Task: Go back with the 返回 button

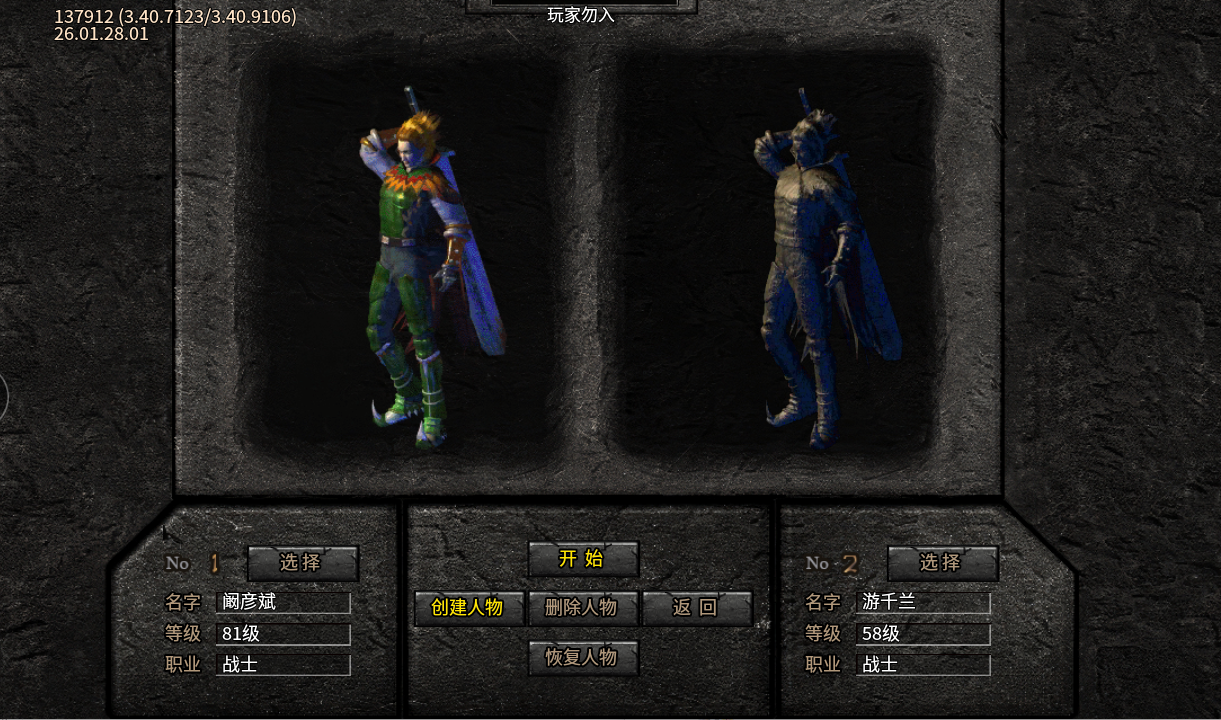Action: pyautogui.click(x=696, y=607)
